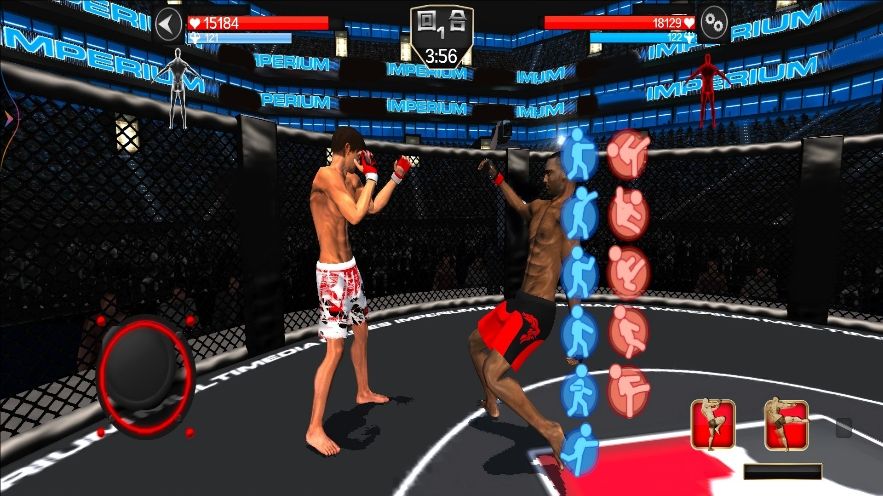Image resolution: width=883 pixels, height=496 pixels.
Task: Perform the lowest red kick attack
Action: pos(629,390)
